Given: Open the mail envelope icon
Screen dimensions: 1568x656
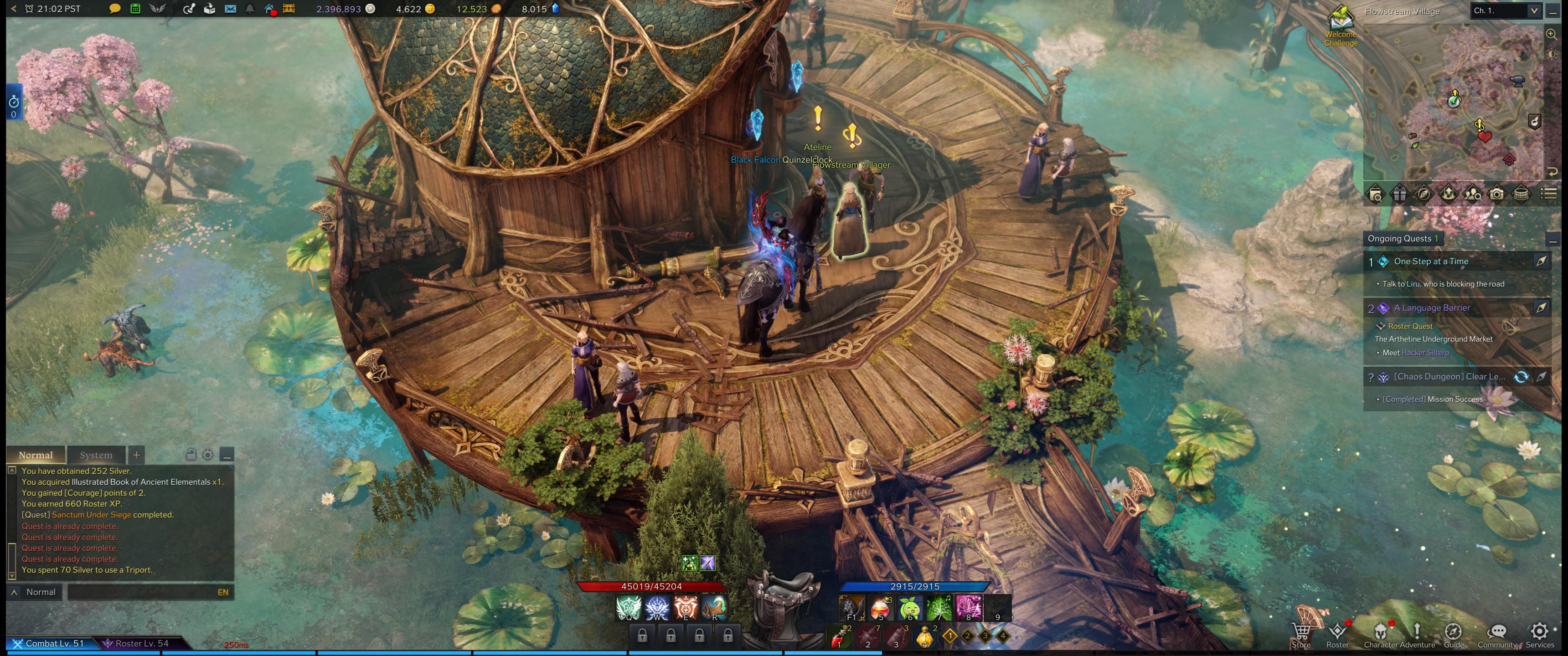Looking at the screenshot, I should click(230, 9).
